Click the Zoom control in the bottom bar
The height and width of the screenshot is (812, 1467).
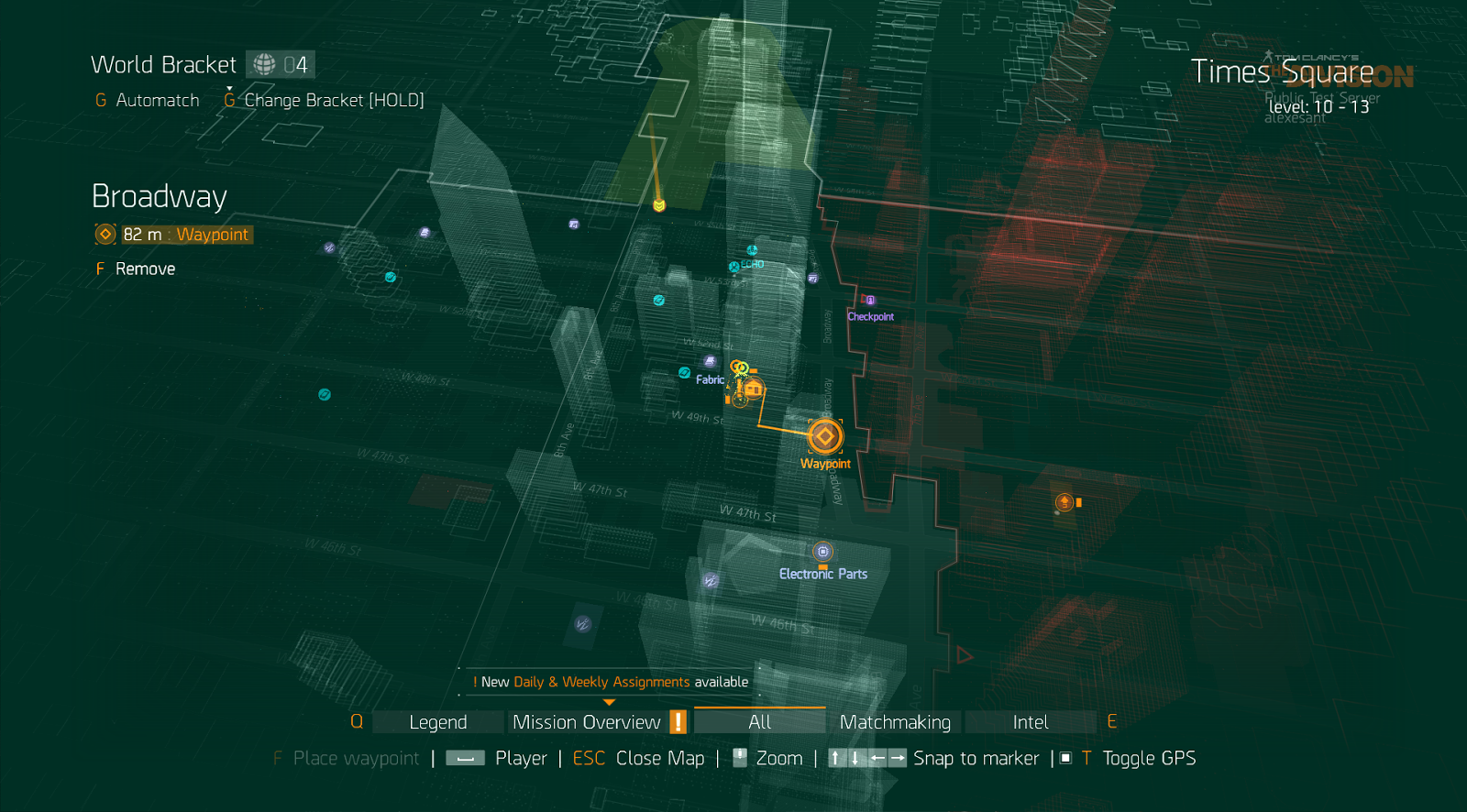tap(778, 758)
